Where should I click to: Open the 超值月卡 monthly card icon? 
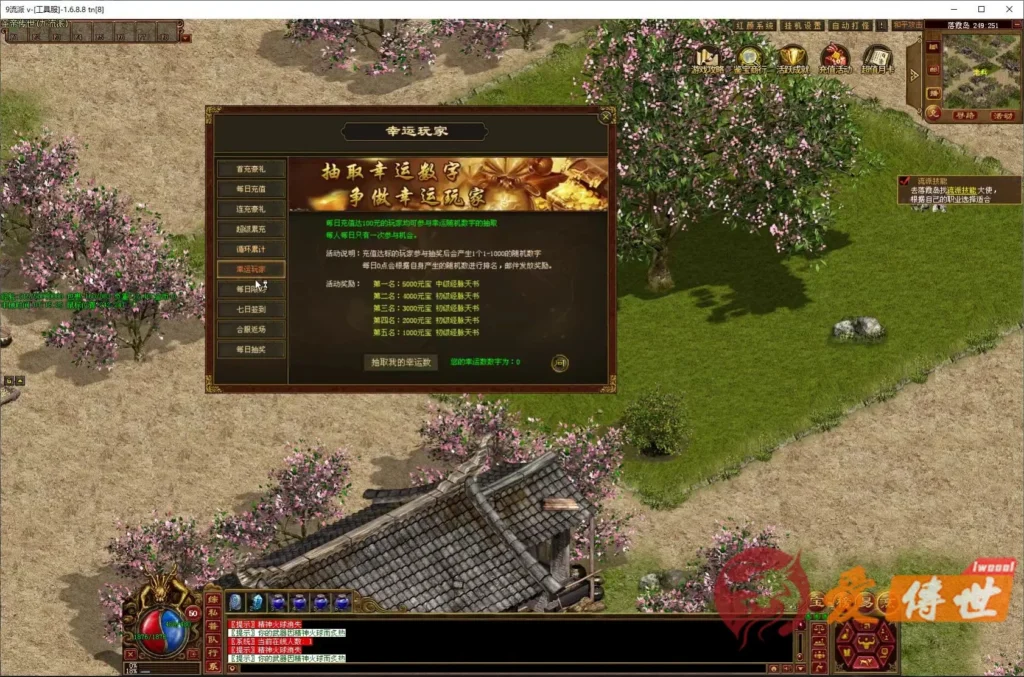[877, 59]
